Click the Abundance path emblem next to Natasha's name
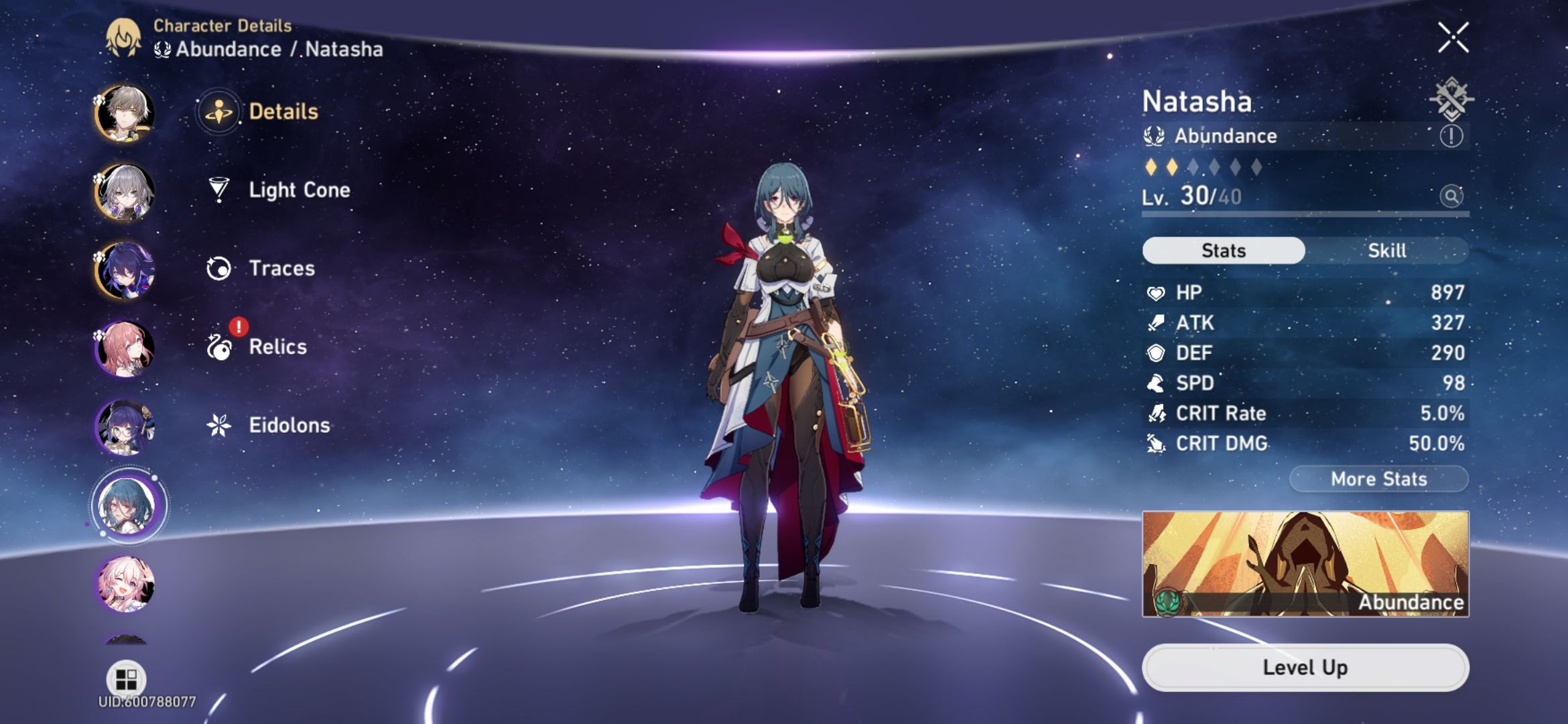This screenshot has height=724, width=1568. pos(1155,136)
